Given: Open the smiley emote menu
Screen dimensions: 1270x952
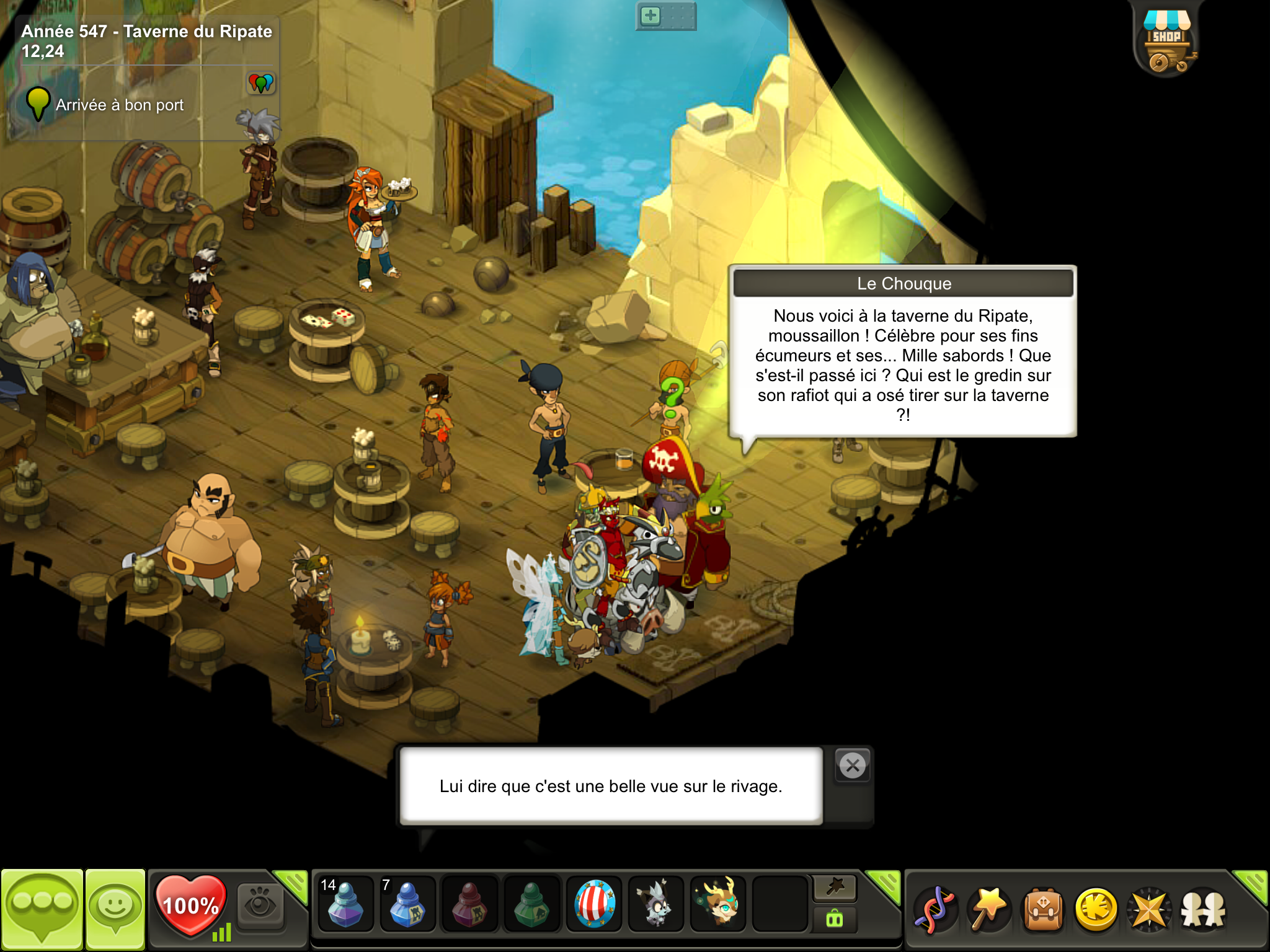Looking at the screenshot, I should point(115,909).
